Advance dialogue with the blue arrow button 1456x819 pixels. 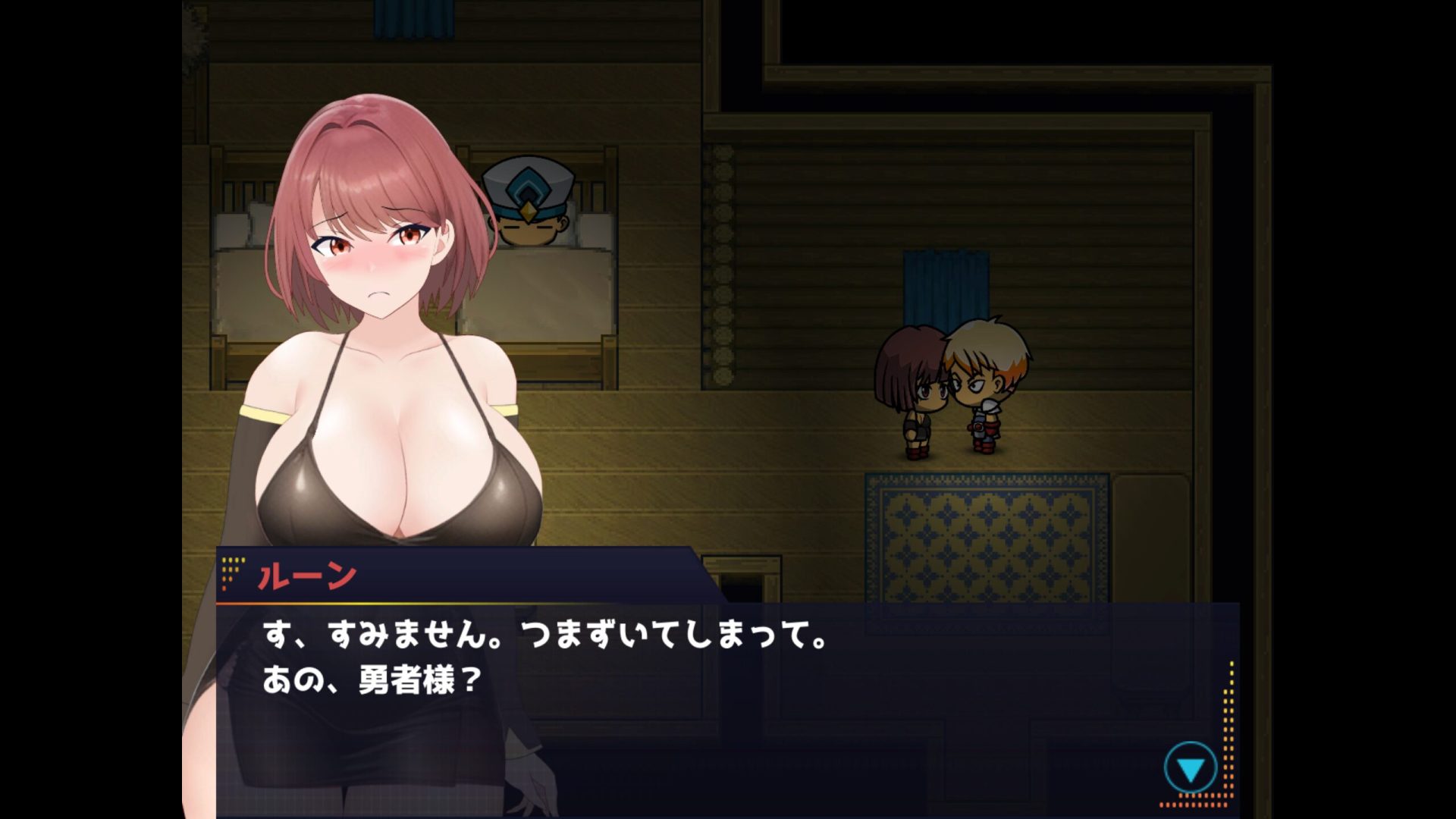[1190, 769]
